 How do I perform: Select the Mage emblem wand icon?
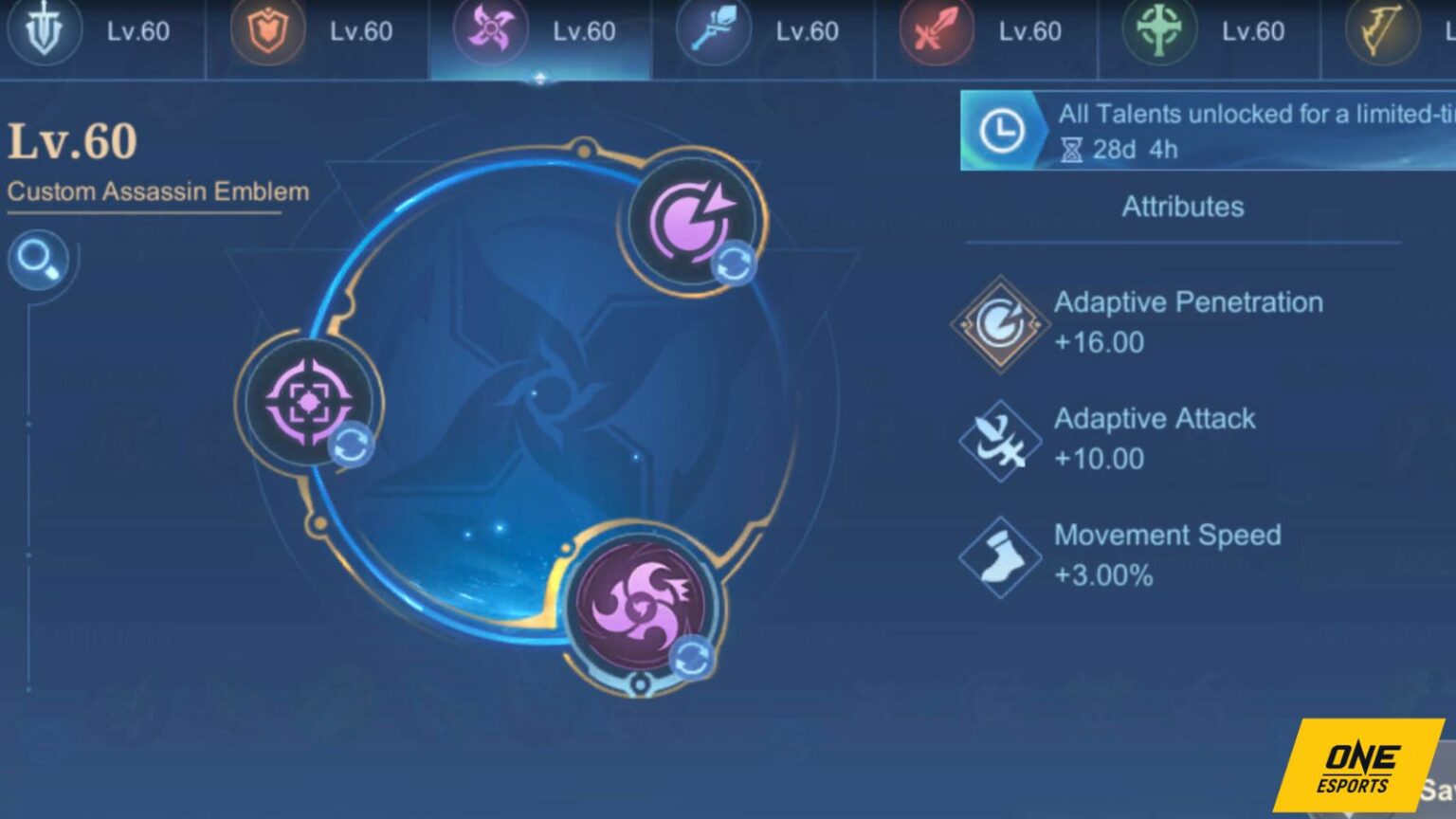click(713, 30)
